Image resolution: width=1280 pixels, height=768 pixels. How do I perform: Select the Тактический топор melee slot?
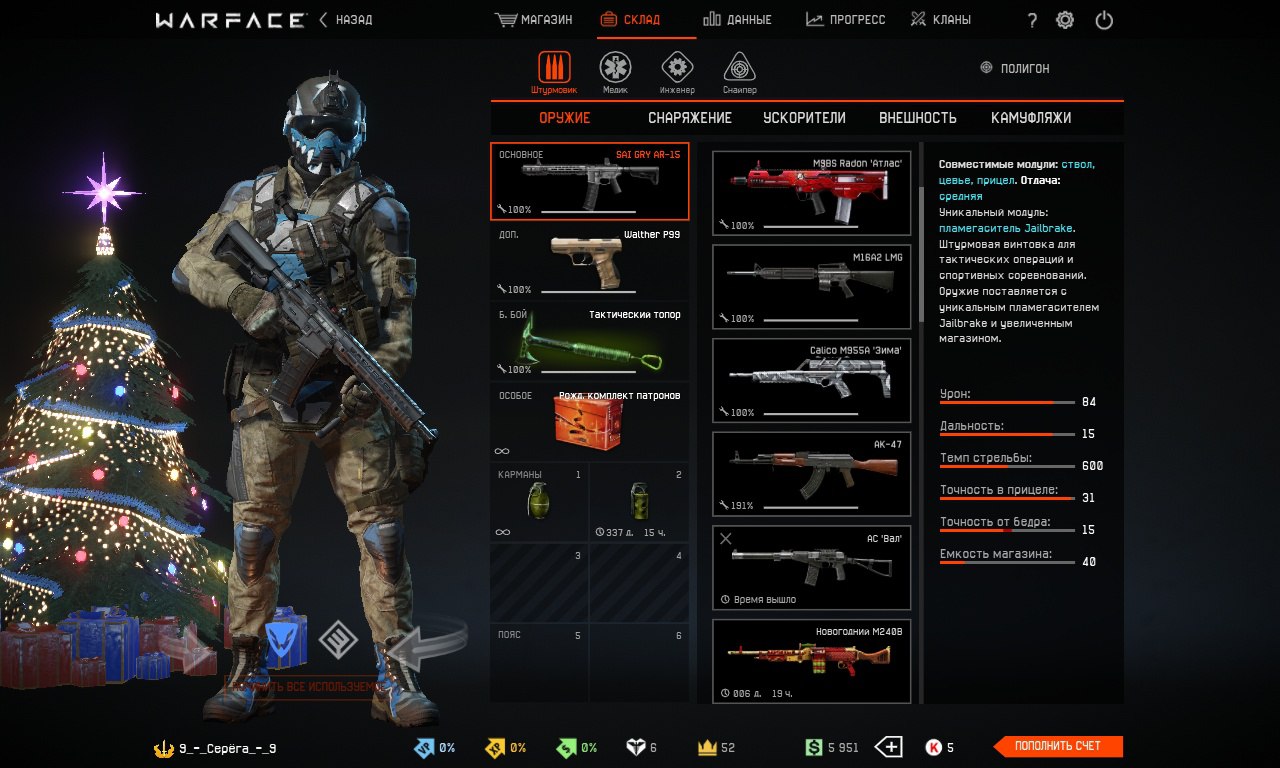coord(590,342)
